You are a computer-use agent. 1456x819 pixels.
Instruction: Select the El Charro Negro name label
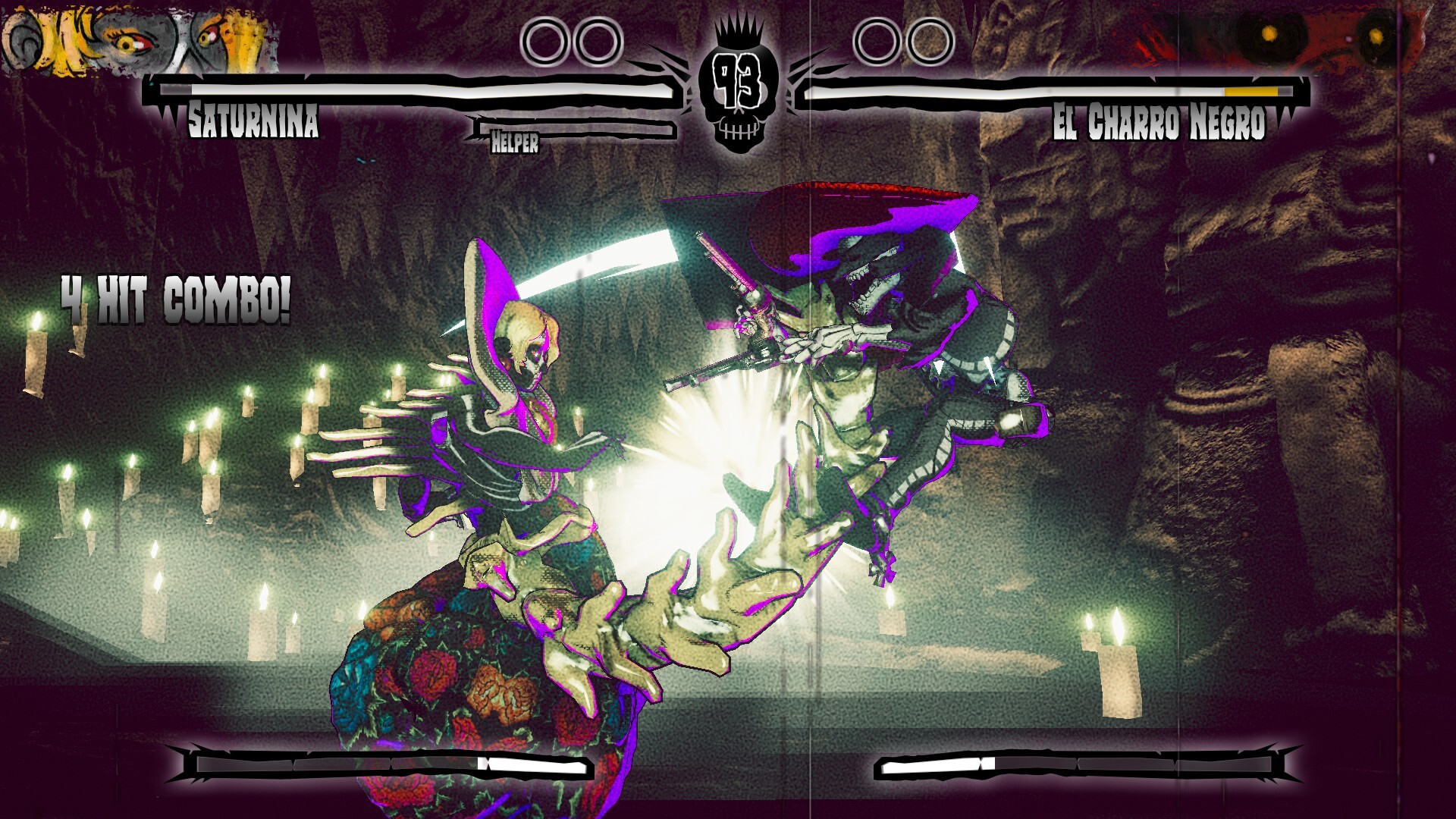(x=1160, y=125)
